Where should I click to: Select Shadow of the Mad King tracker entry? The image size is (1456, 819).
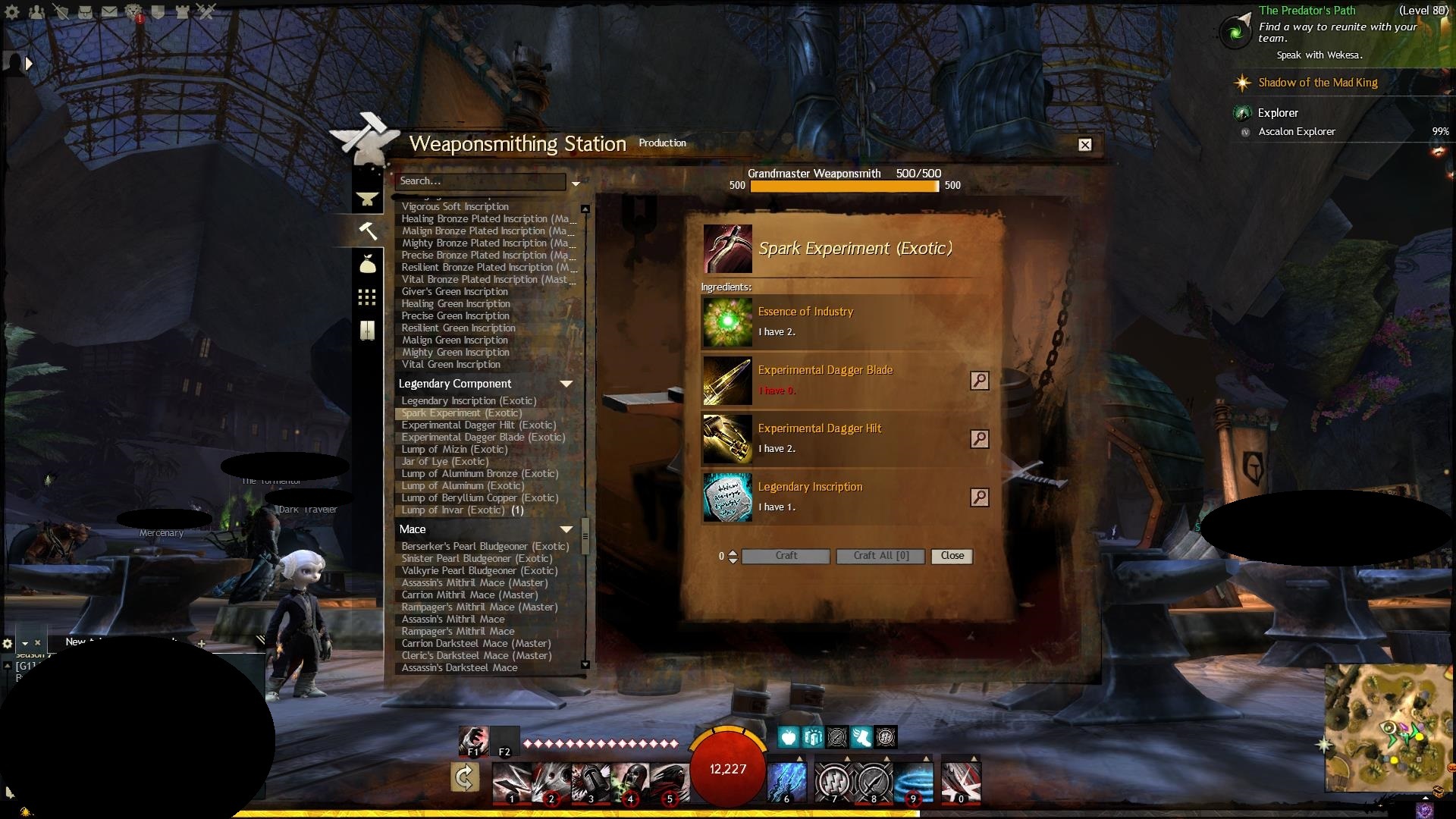pyautogui.click(x=1317, y=83)
